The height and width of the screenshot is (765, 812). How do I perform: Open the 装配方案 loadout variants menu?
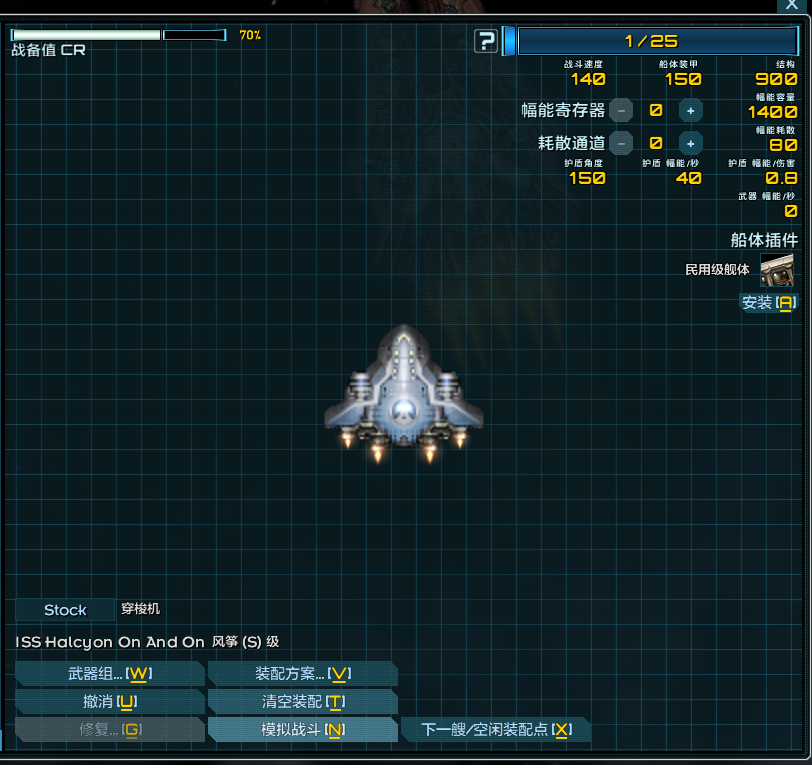tap(303, 673)
